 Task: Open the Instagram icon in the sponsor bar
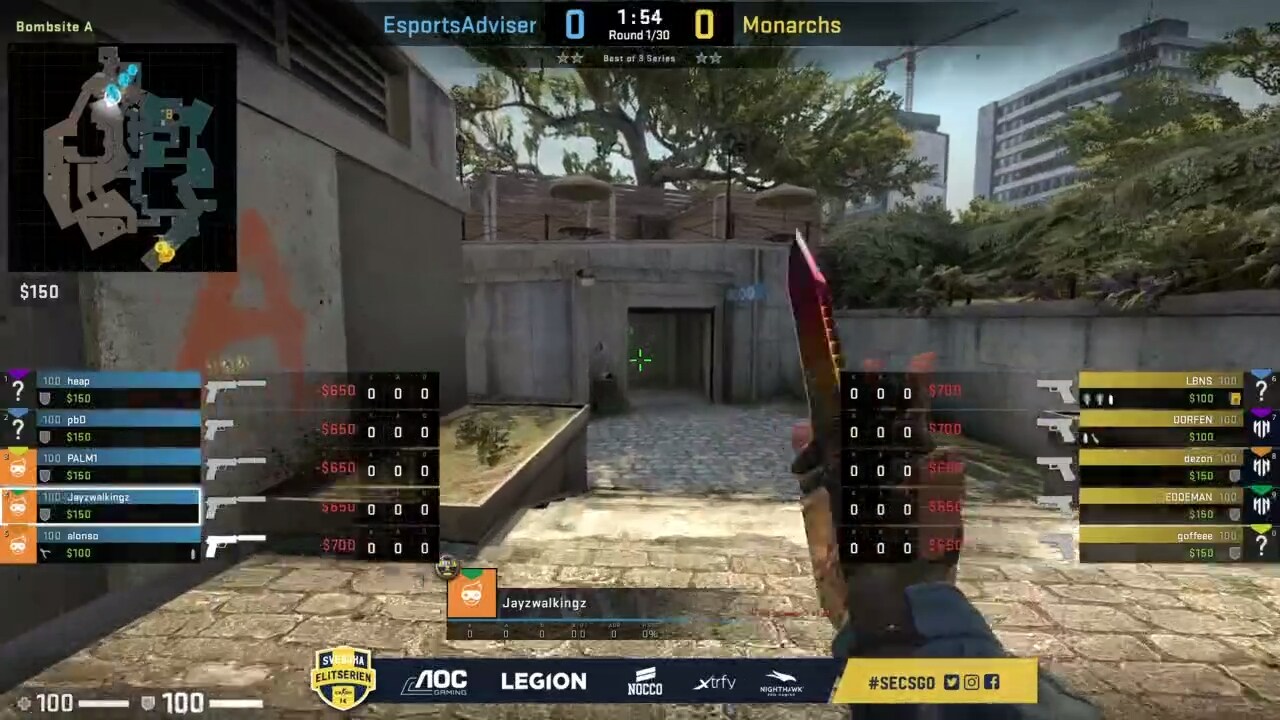pos(971,682)
